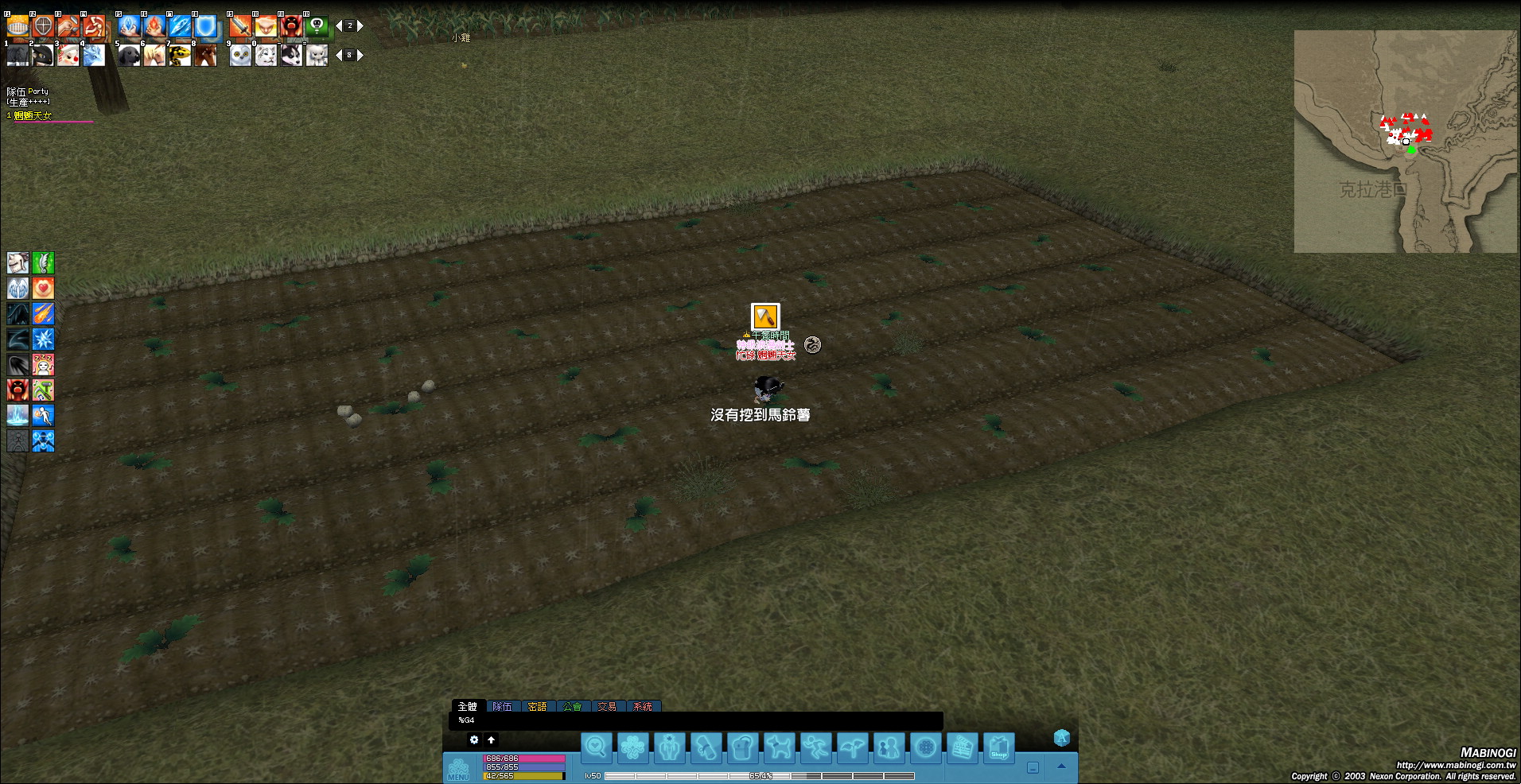This screenshot has height=784, width=1521.
Task: Open the MENU button
Action: click(459, 769)
